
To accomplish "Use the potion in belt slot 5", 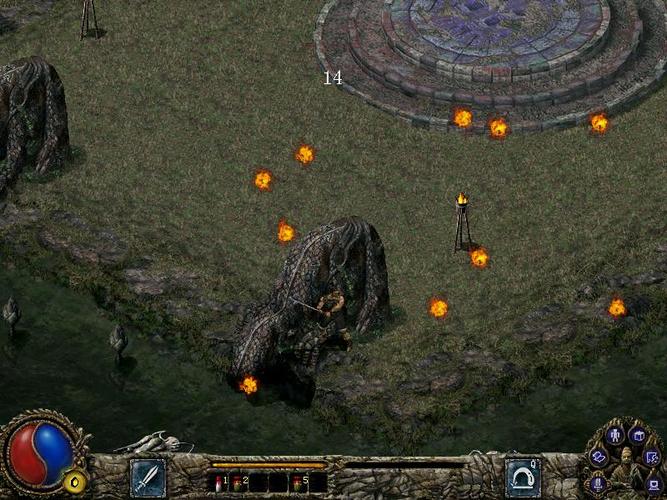I will (x=298, y=483).
